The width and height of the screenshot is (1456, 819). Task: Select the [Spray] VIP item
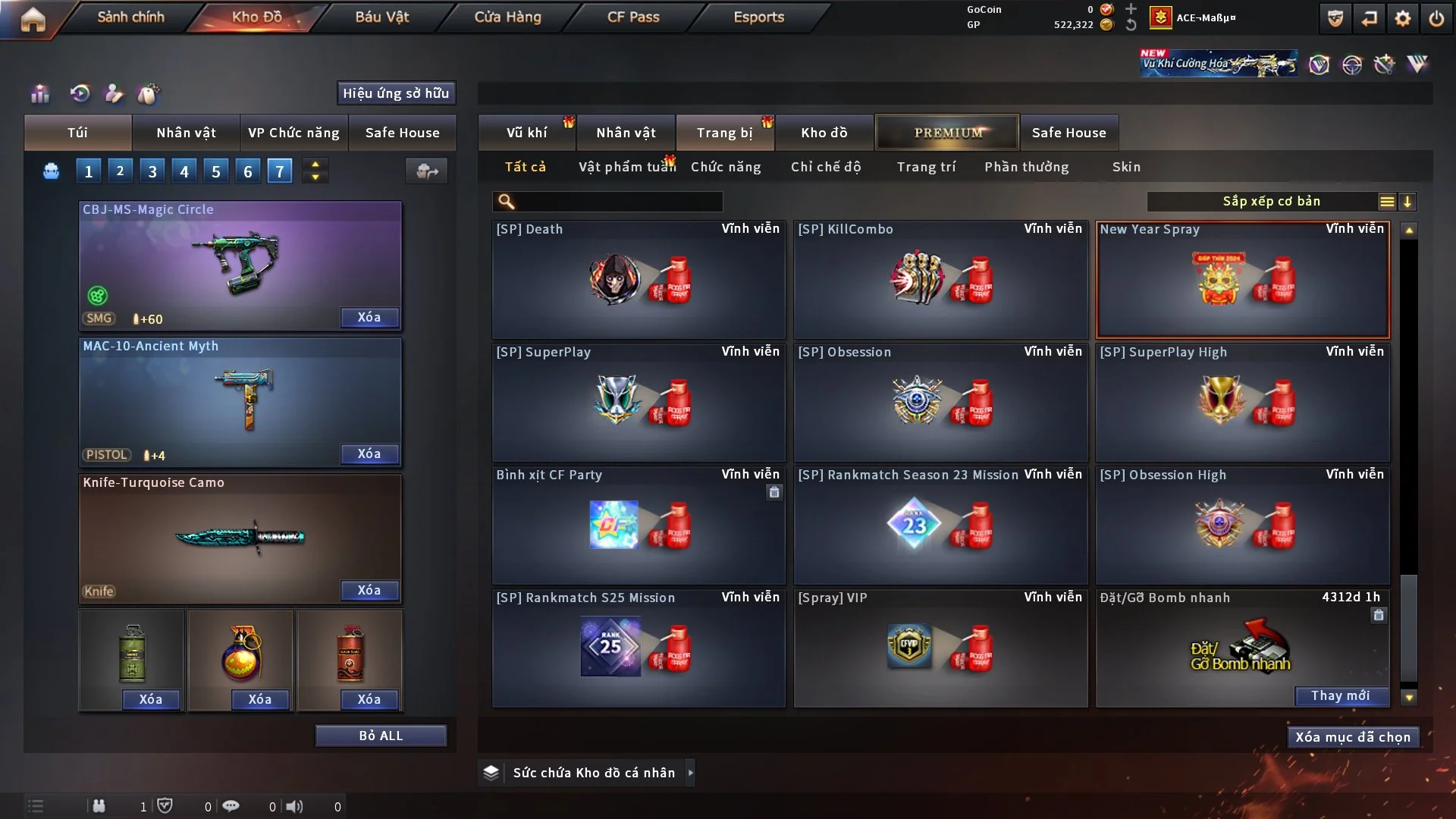click(940, 648)
